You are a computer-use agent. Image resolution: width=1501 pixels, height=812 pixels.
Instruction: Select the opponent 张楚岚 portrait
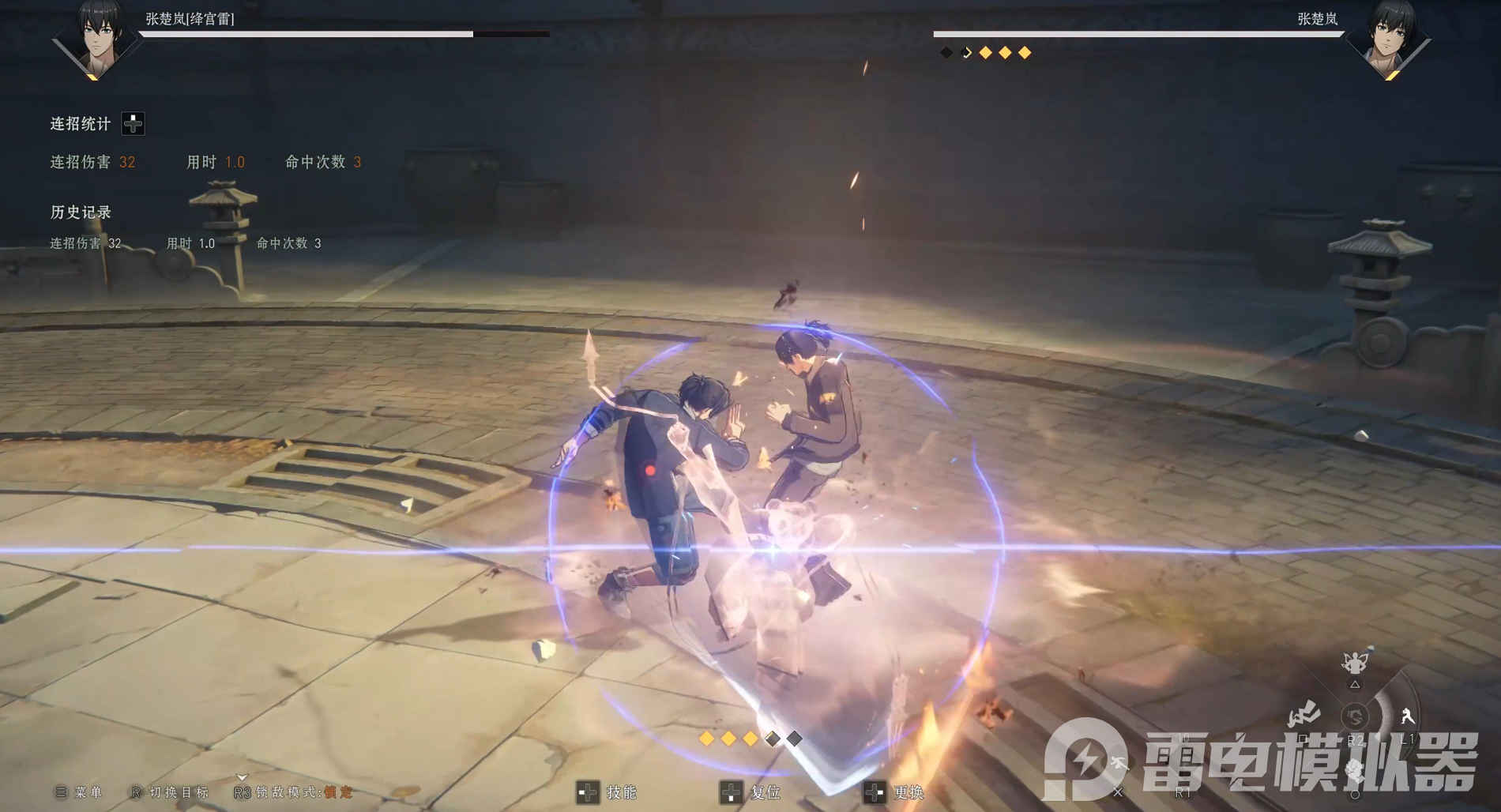tap(1392, 38)
